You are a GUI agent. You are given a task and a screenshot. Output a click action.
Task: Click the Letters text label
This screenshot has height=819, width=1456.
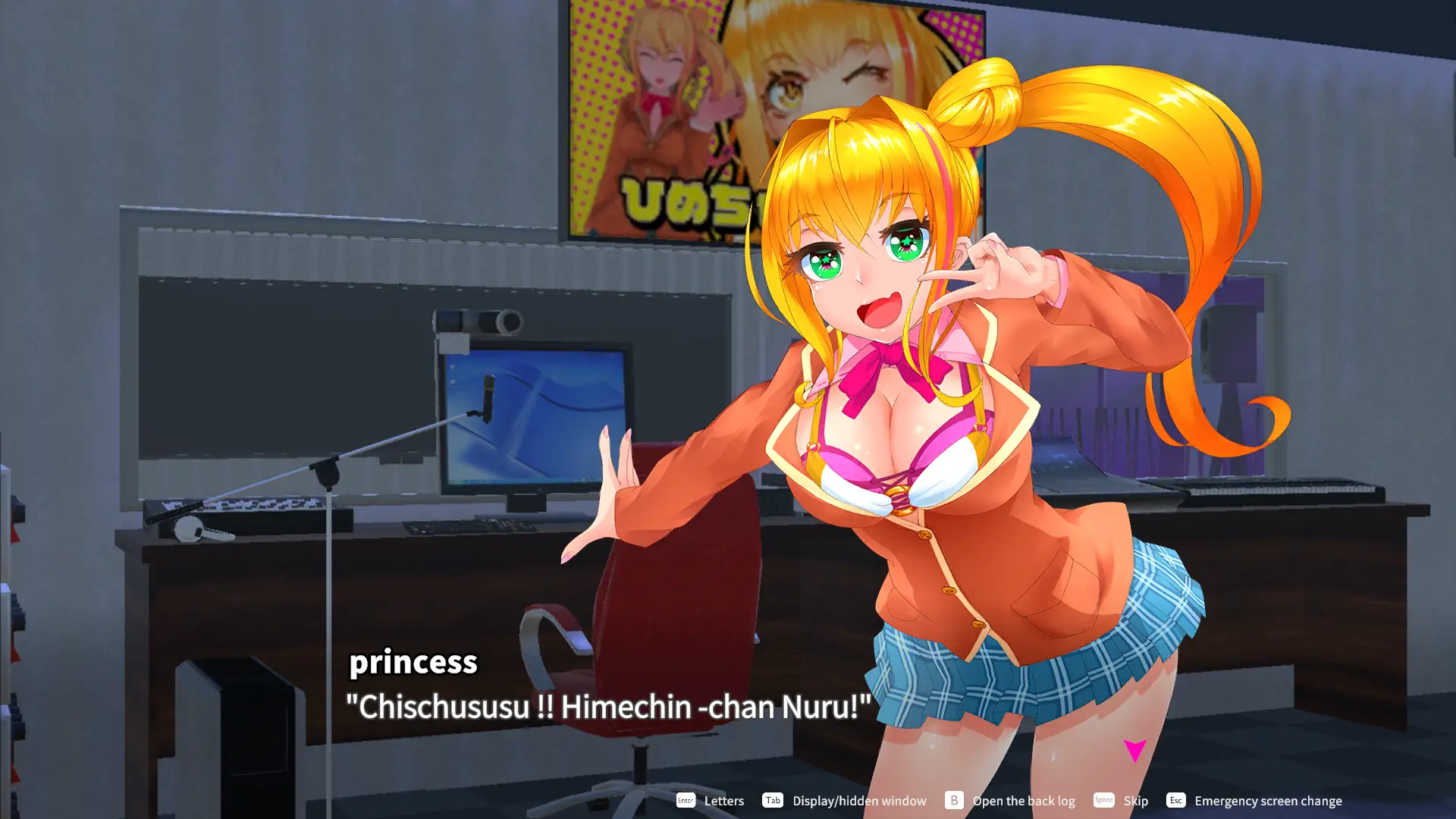(x=723, y=800)
